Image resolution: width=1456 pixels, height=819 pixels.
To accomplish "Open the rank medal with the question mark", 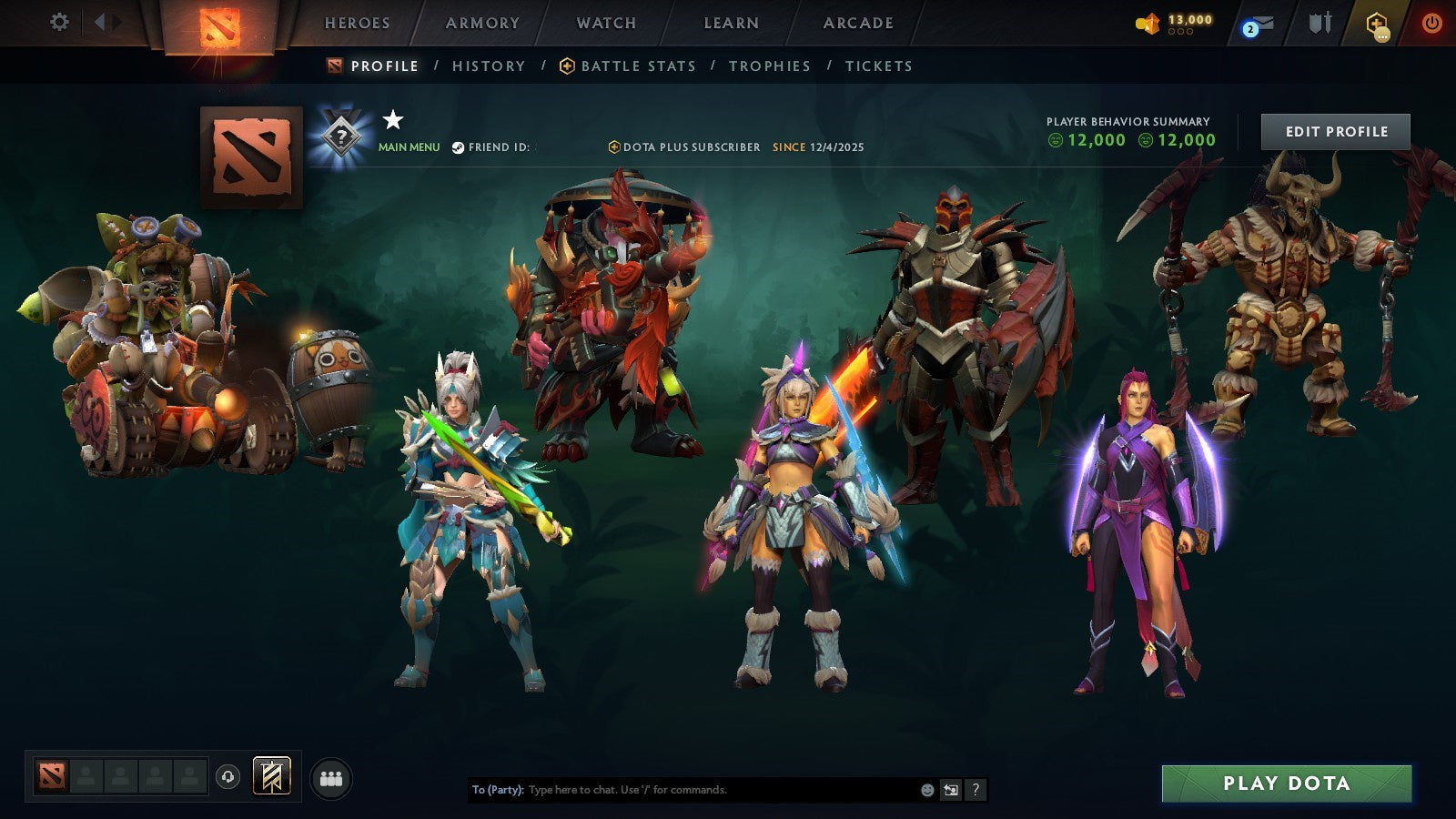I will [340, 134].
